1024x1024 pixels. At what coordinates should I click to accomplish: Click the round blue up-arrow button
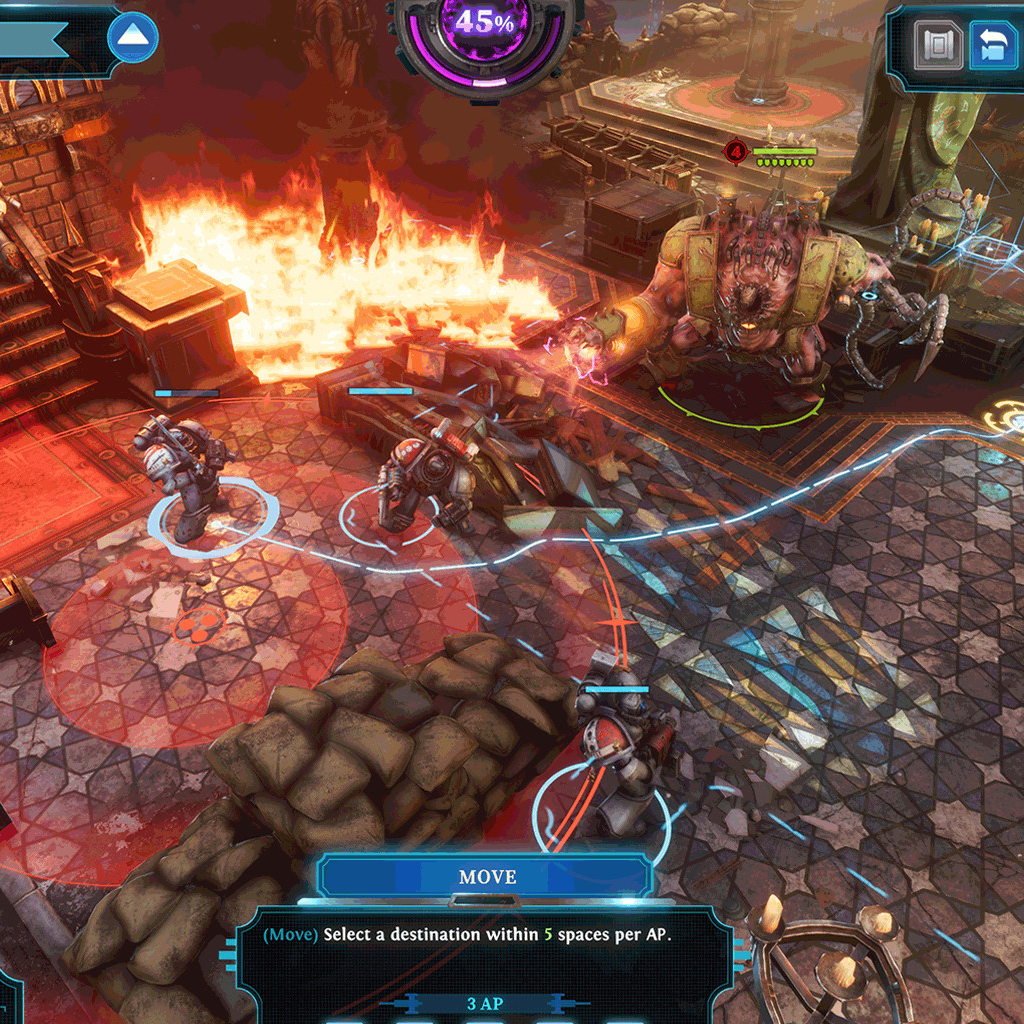coord(133,38)
